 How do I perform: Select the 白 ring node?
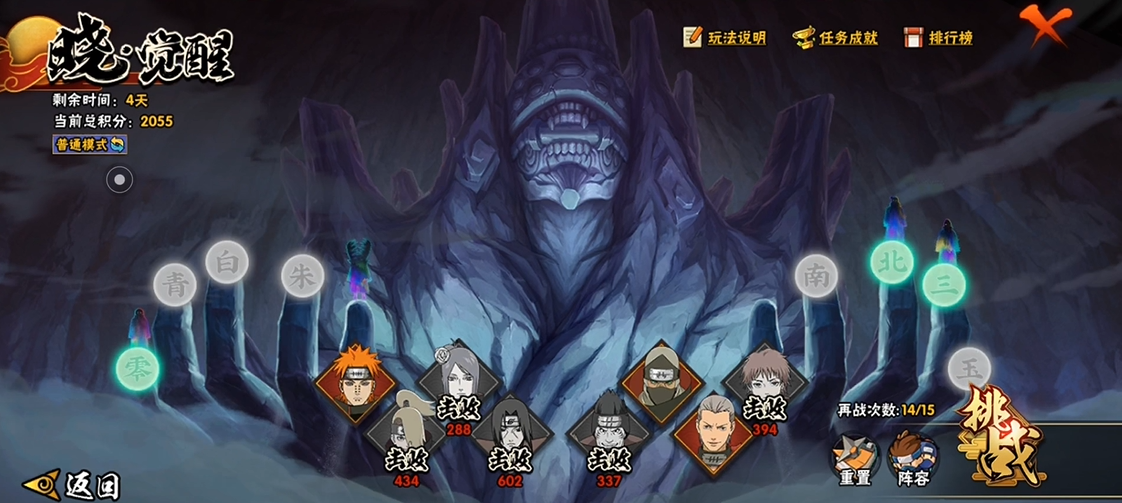pyautogui.click(x=227, y=262)
